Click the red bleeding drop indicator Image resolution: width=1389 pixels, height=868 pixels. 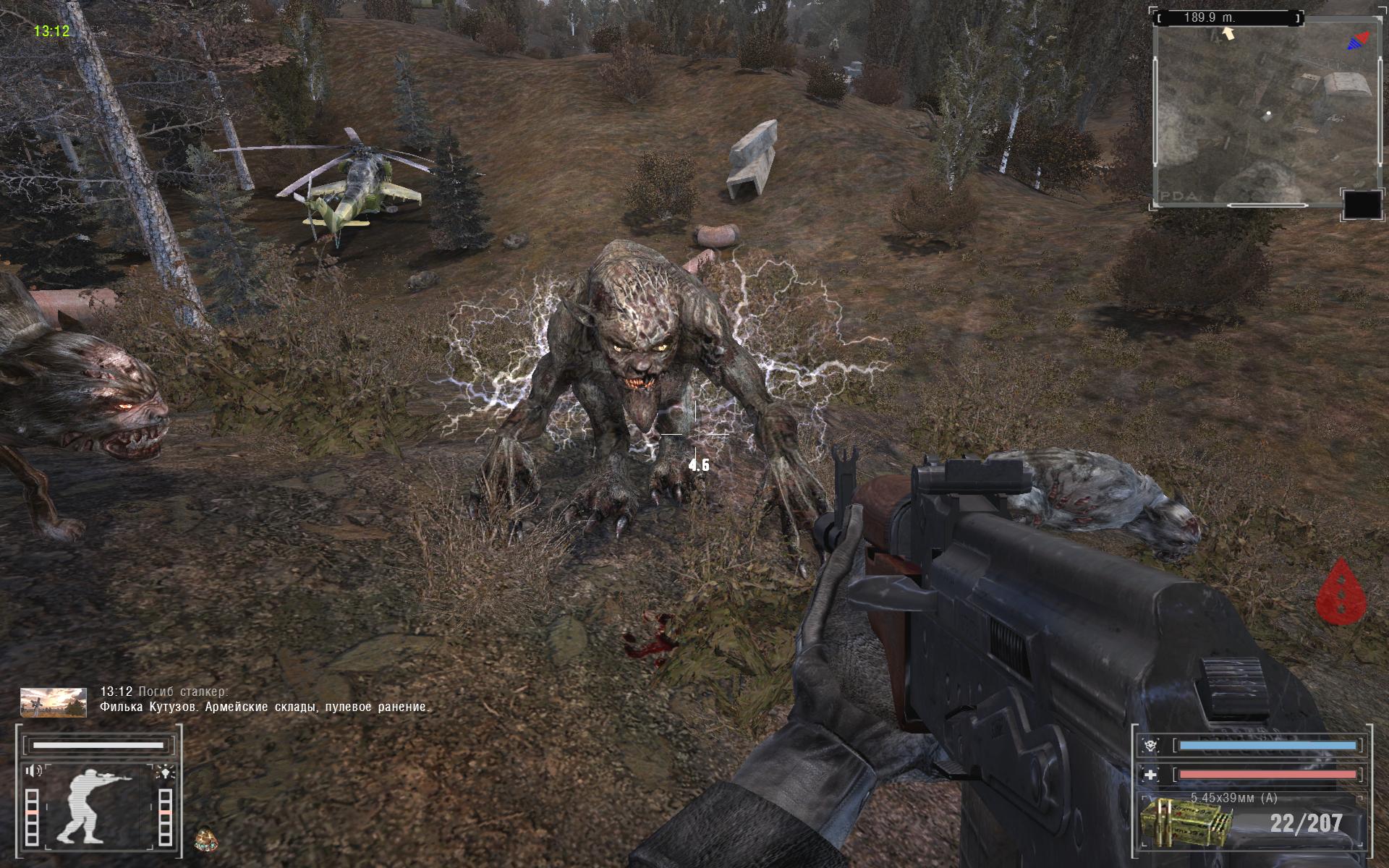(x=1341, y=592)
